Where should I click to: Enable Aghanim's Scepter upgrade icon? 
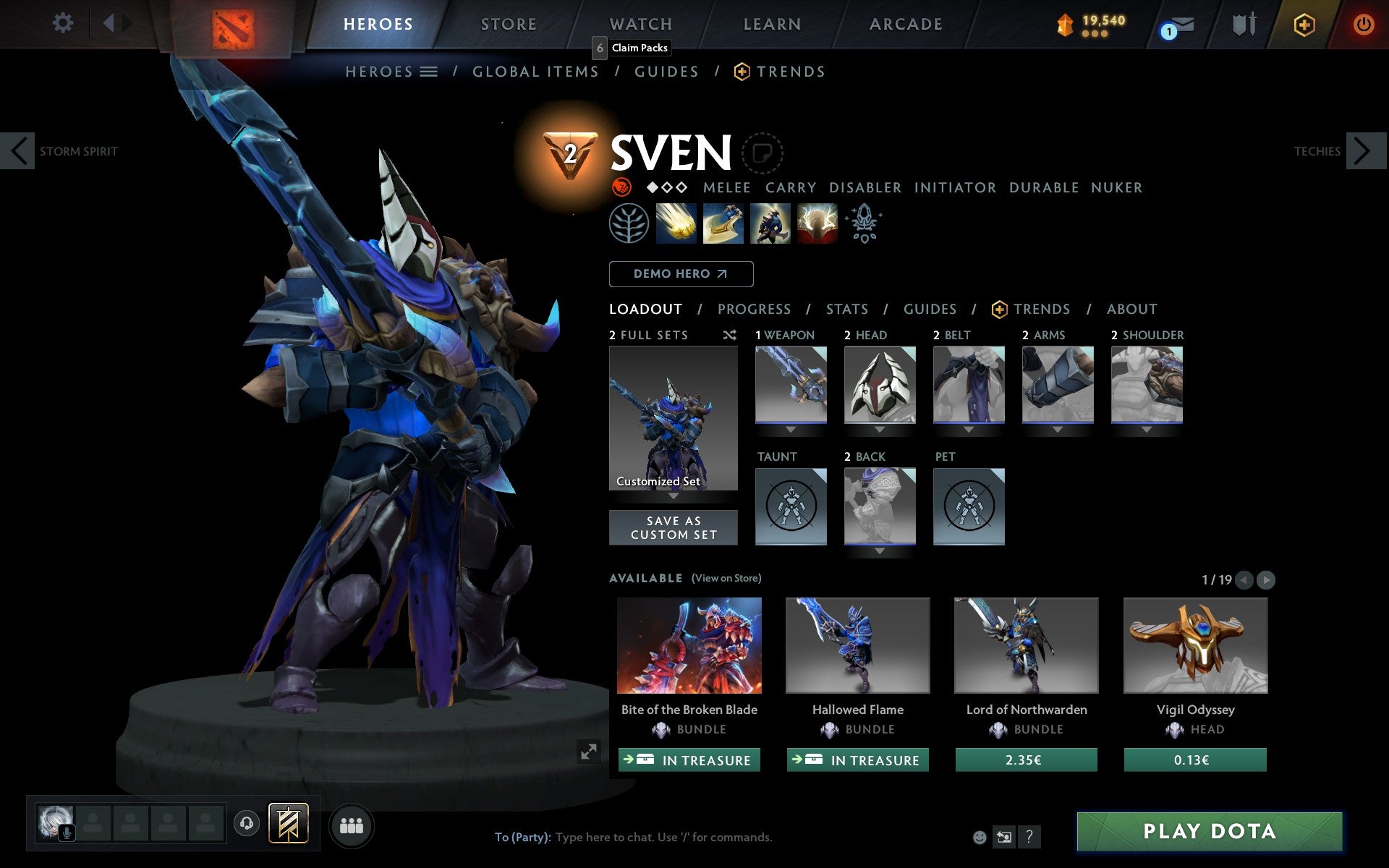pyautogui.click(x=865, y=224)
